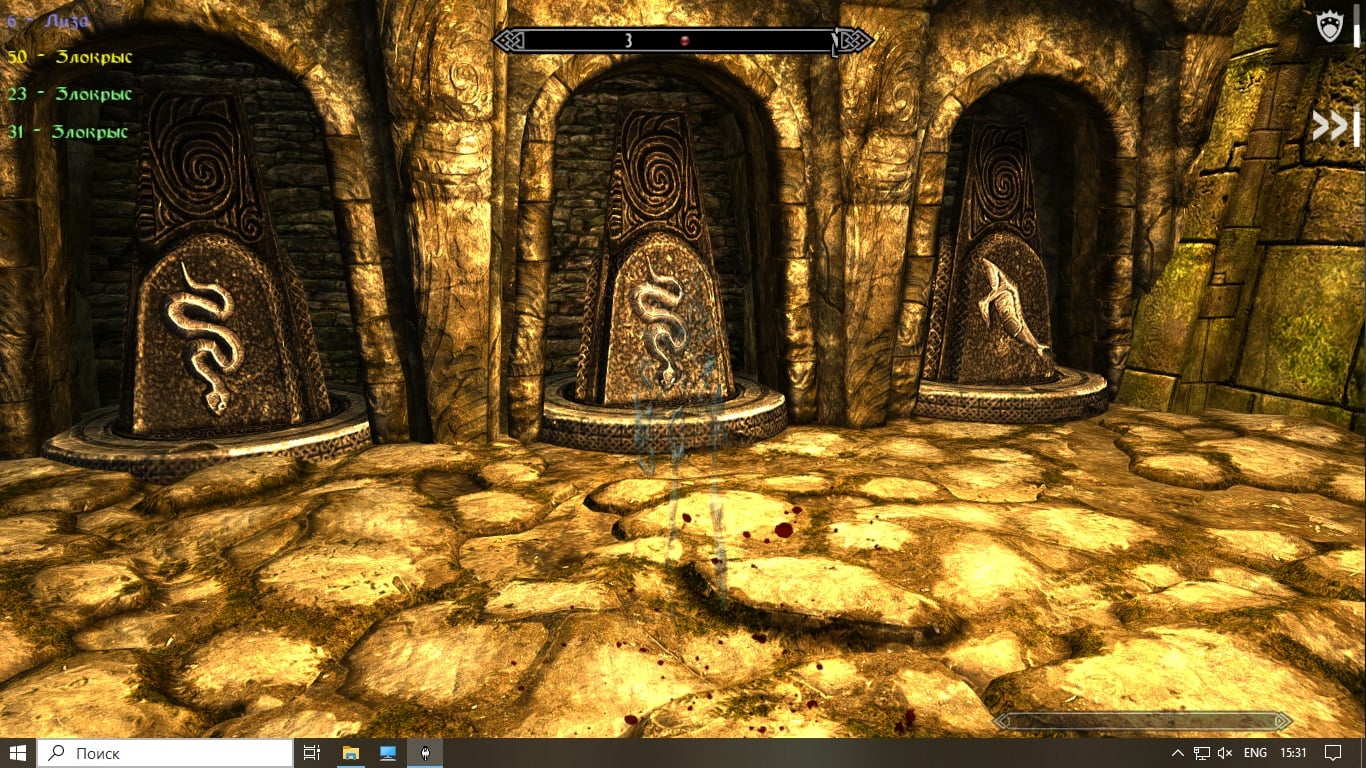Image resolution: width=1366 pixels, height=768 pixels.
Task: Click the Windows Start button
Action: 19,753
